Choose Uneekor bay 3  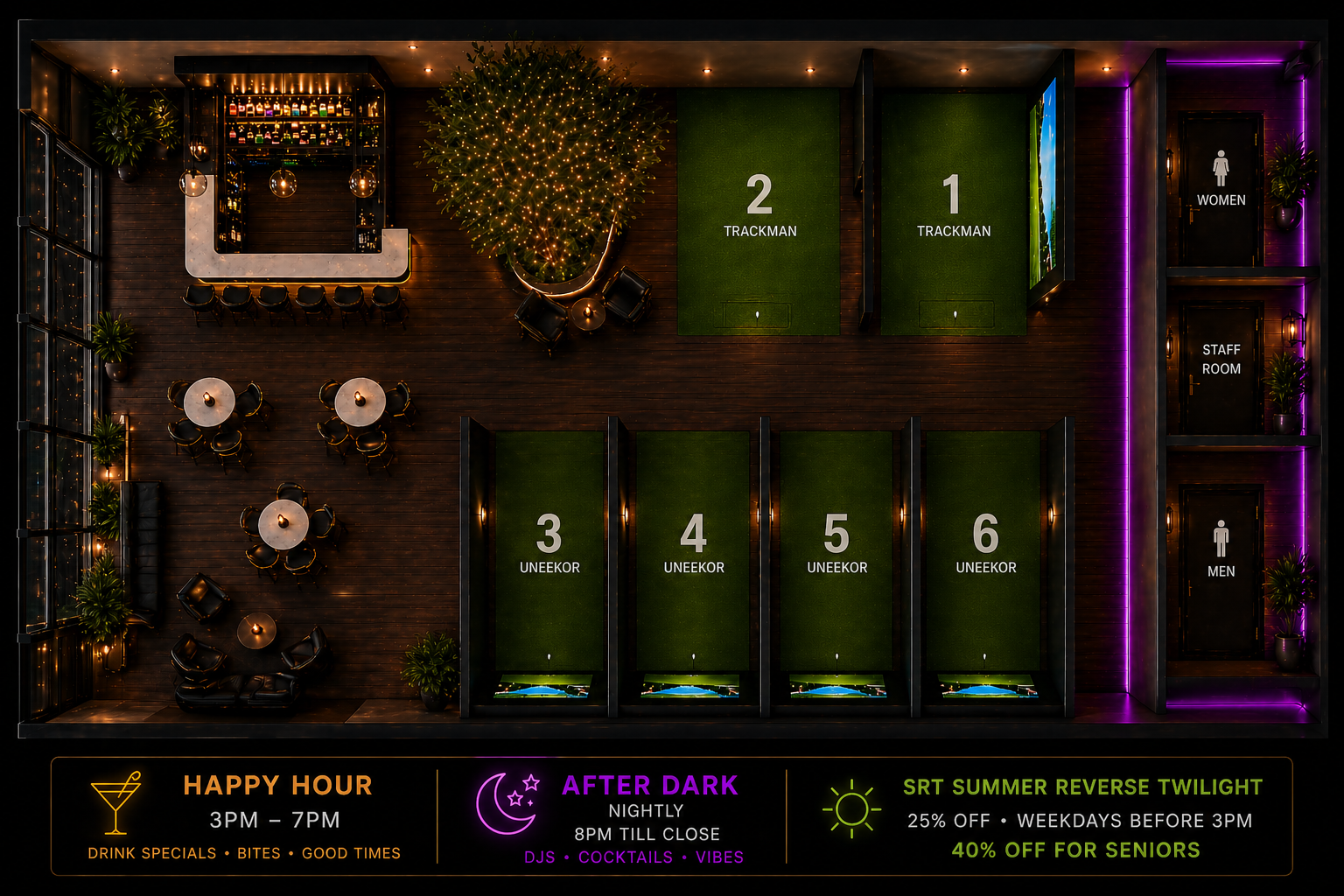pos(549,547)
